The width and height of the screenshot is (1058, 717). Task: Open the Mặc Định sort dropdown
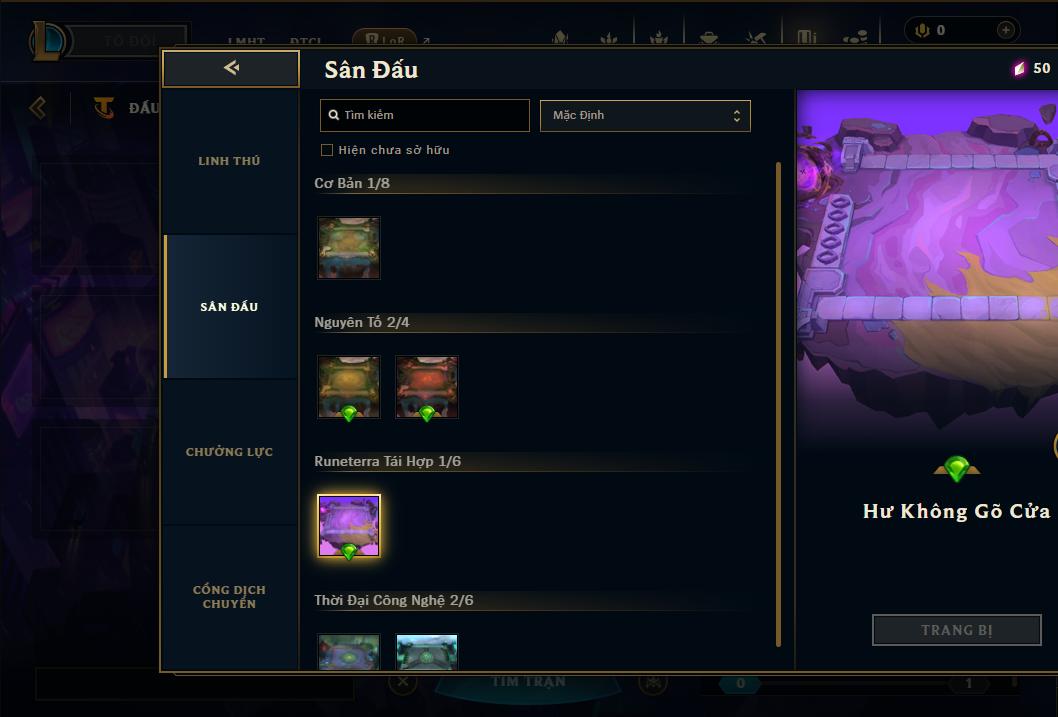(645, 116)
